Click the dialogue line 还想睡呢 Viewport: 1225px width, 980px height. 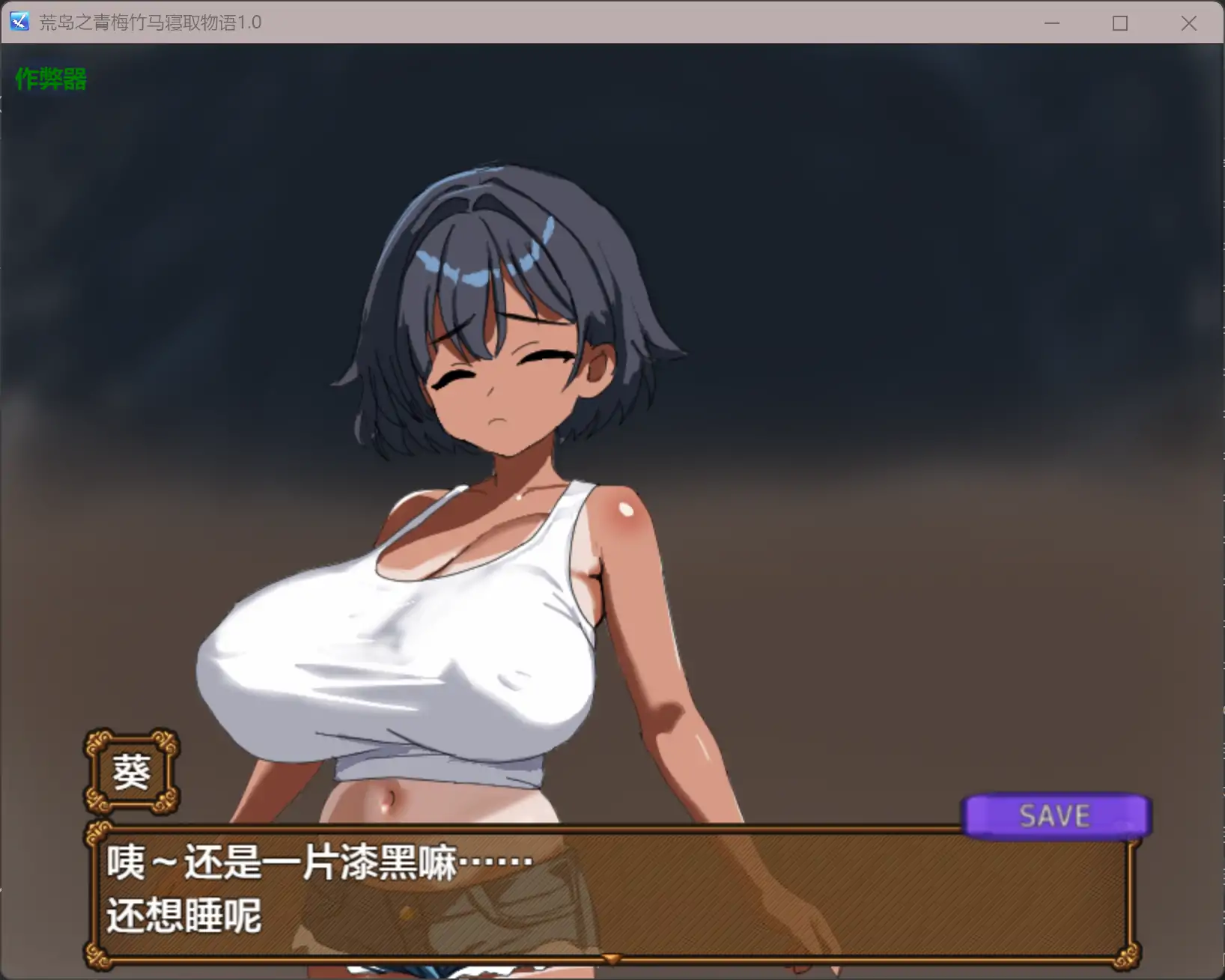(185, 915)
